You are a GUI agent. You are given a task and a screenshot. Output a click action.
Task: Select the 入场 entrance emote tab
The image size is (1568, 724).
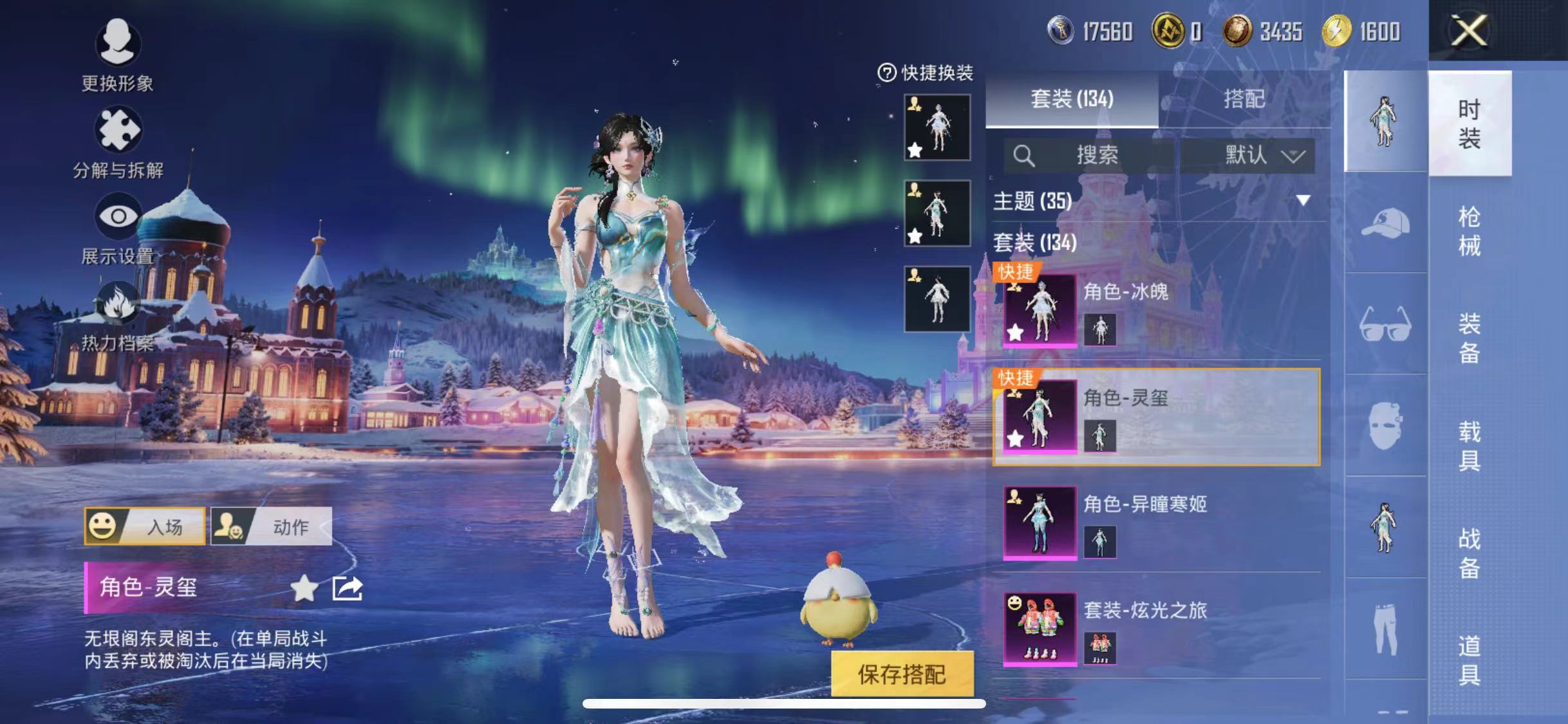[145, 526]
